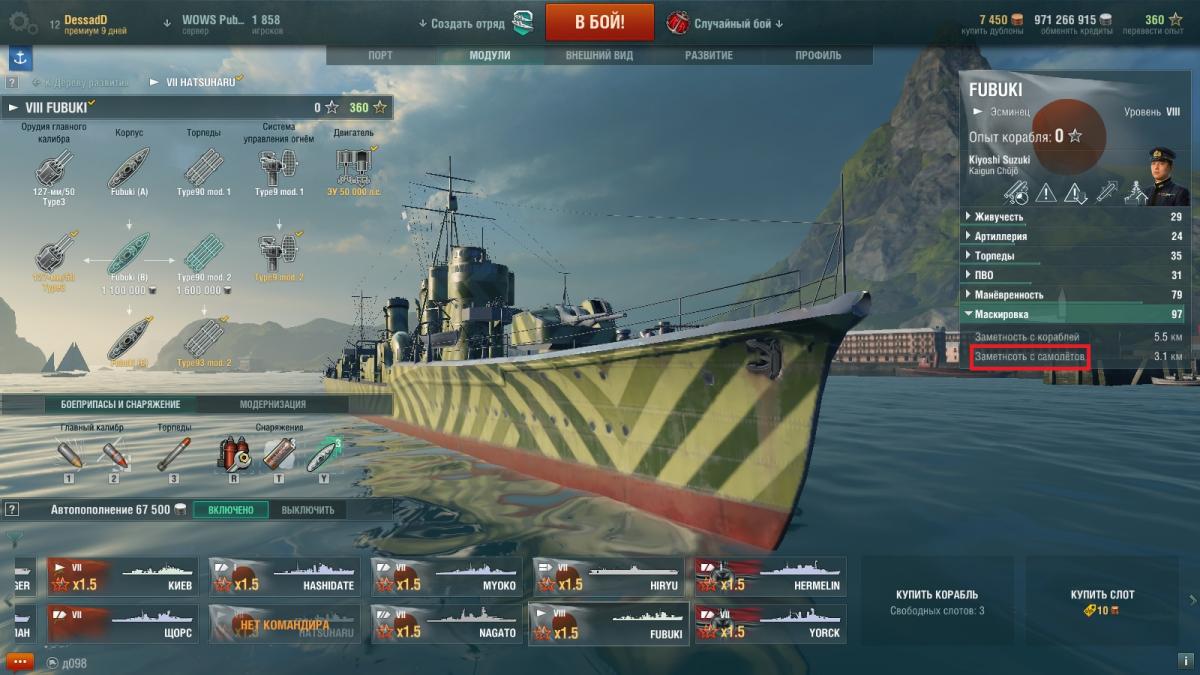Turn off auto-resupply with ВЫКЛЮЧИТЬ
The width and height of the screenshot is (1200, 675).
[x=307, y=510]
